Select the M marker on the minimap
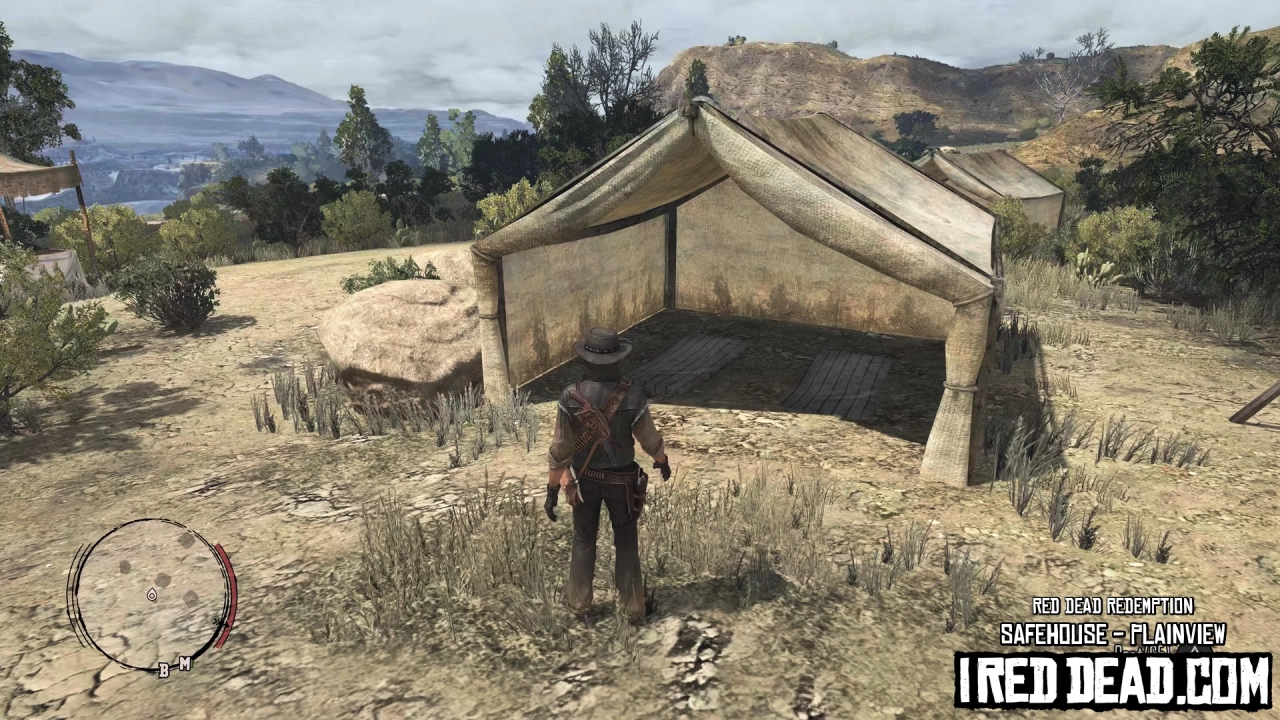The width and height of the screenshot is (1280, 720). coord(183,661)
